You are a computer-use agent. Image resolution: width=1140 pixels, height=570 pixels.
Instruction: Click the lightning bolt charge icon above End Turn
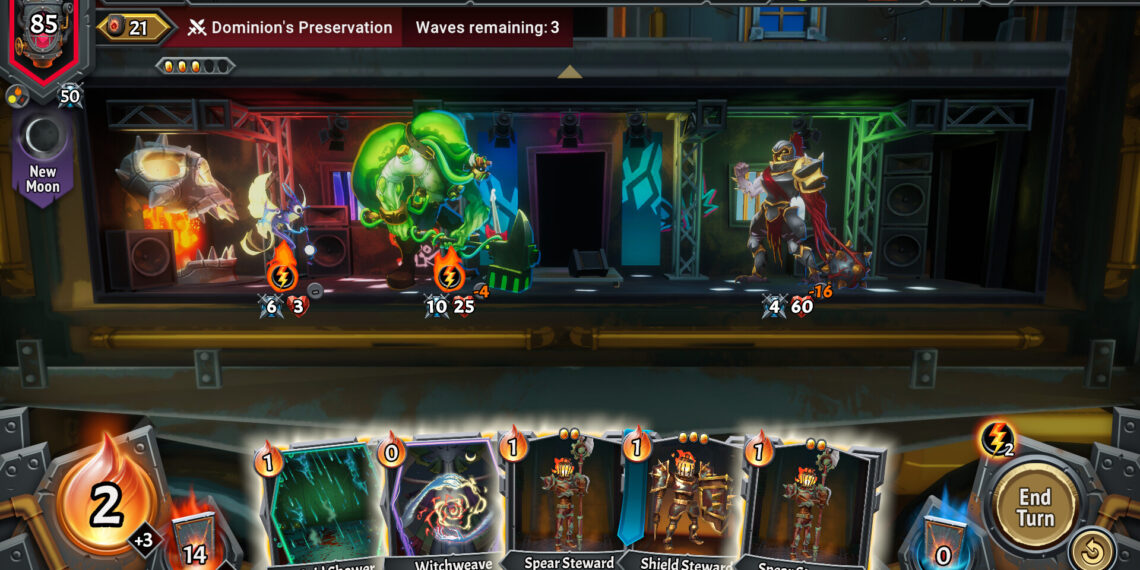(996, 439)
